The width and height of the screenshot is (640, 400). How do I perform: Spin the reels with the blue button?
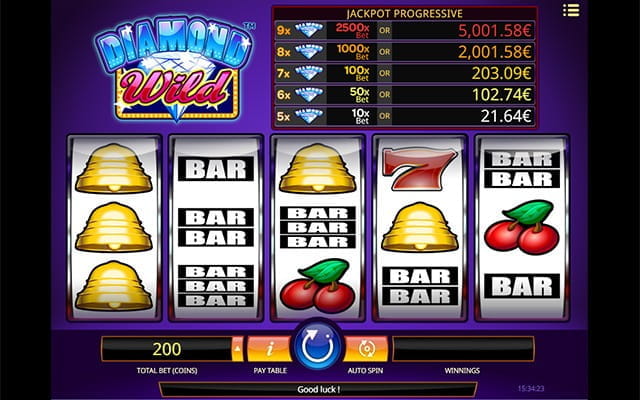click(x=320, y=349)
